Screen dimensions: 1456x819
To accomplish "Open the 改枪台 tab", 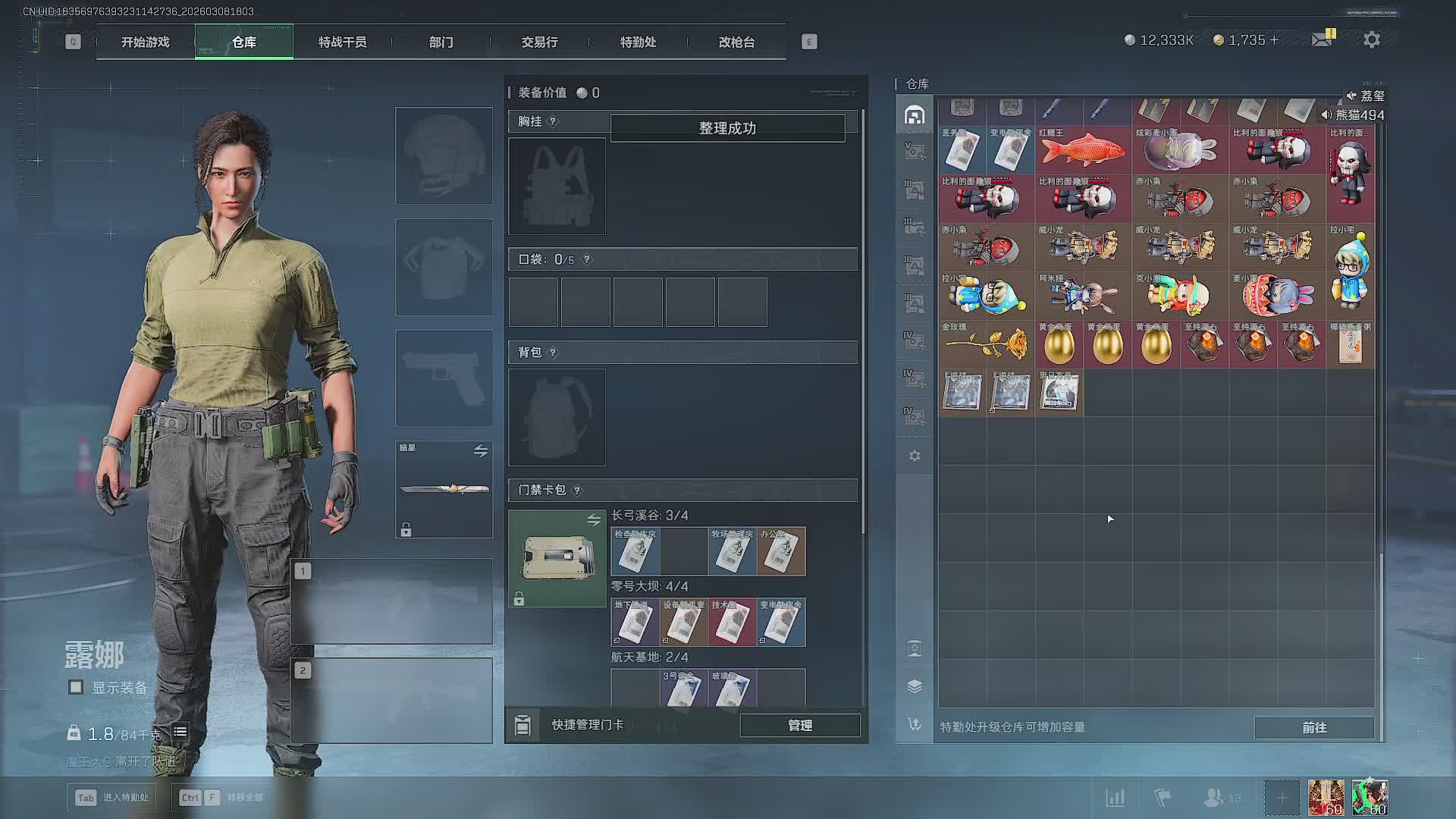I will coord(736,42).
